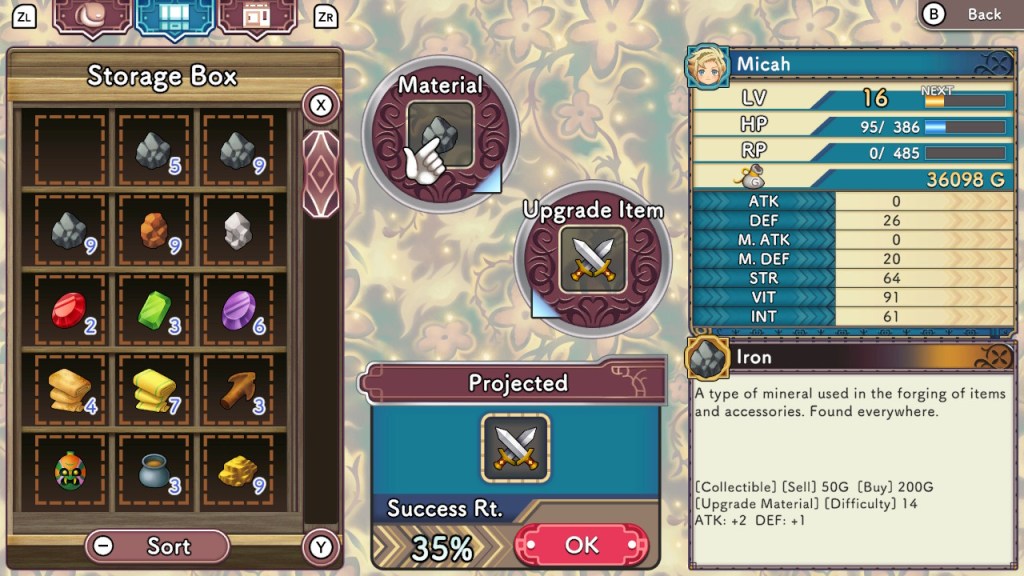The width and height of the screenshot is (1024, 576).
Task: Choose the purple amethyst gem
Action: [237, 310]
